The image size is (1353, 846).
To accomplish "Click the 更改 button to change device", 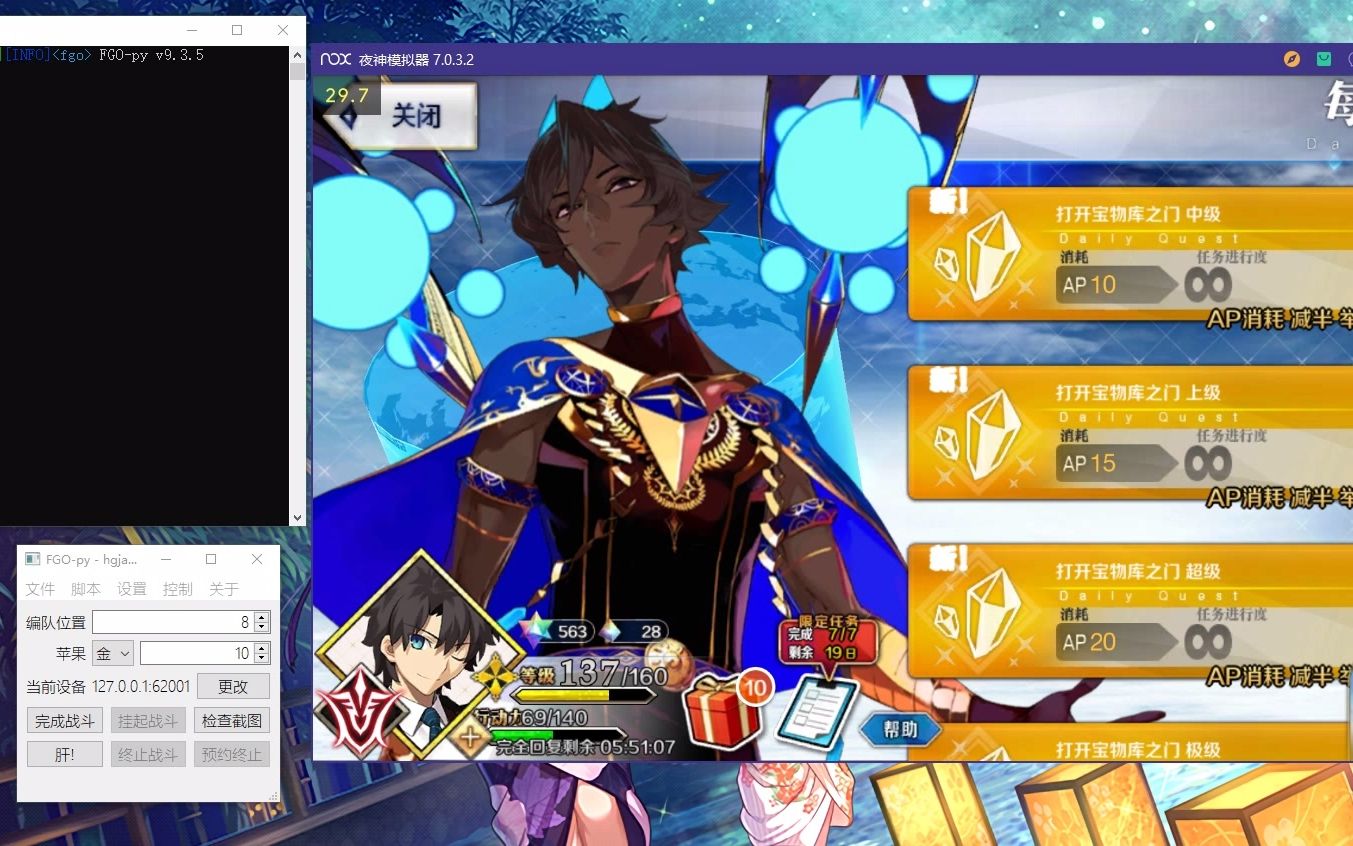I will pos(233,686).
